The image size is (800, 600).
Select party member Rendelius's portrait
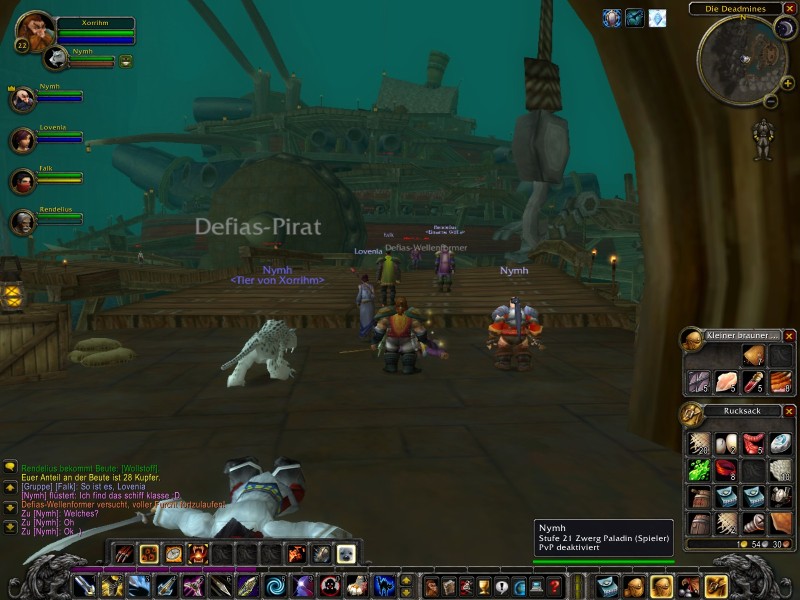(23, 222)
